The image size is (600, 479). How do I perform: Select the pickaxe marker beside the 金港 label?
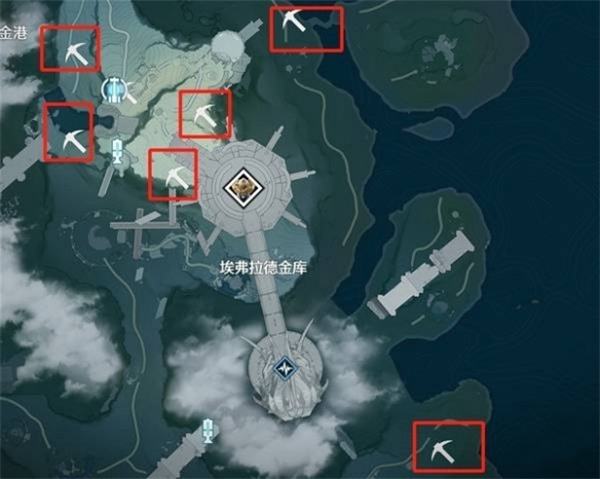70,48
